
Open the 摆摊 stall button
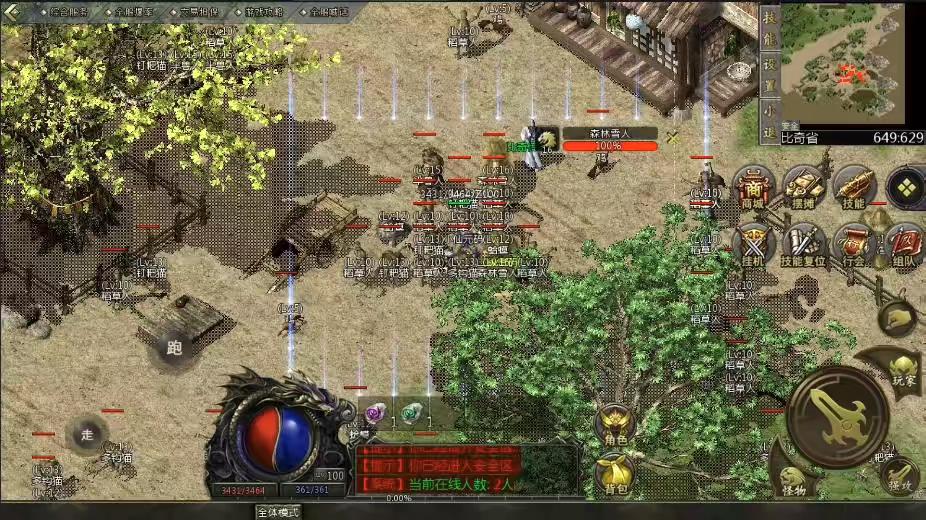point(803,186)
